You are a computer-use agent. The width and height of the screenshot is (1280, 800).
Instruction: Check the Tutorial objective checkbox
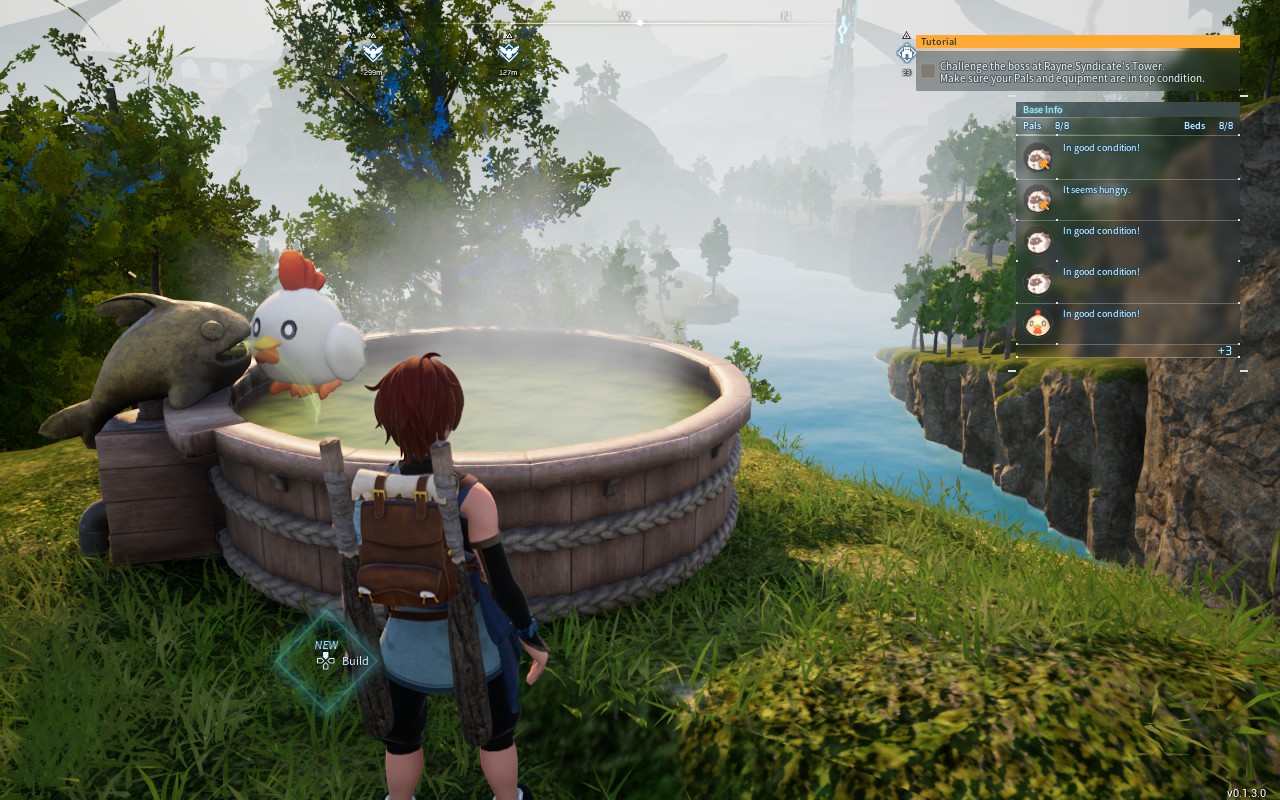[928, 72]
